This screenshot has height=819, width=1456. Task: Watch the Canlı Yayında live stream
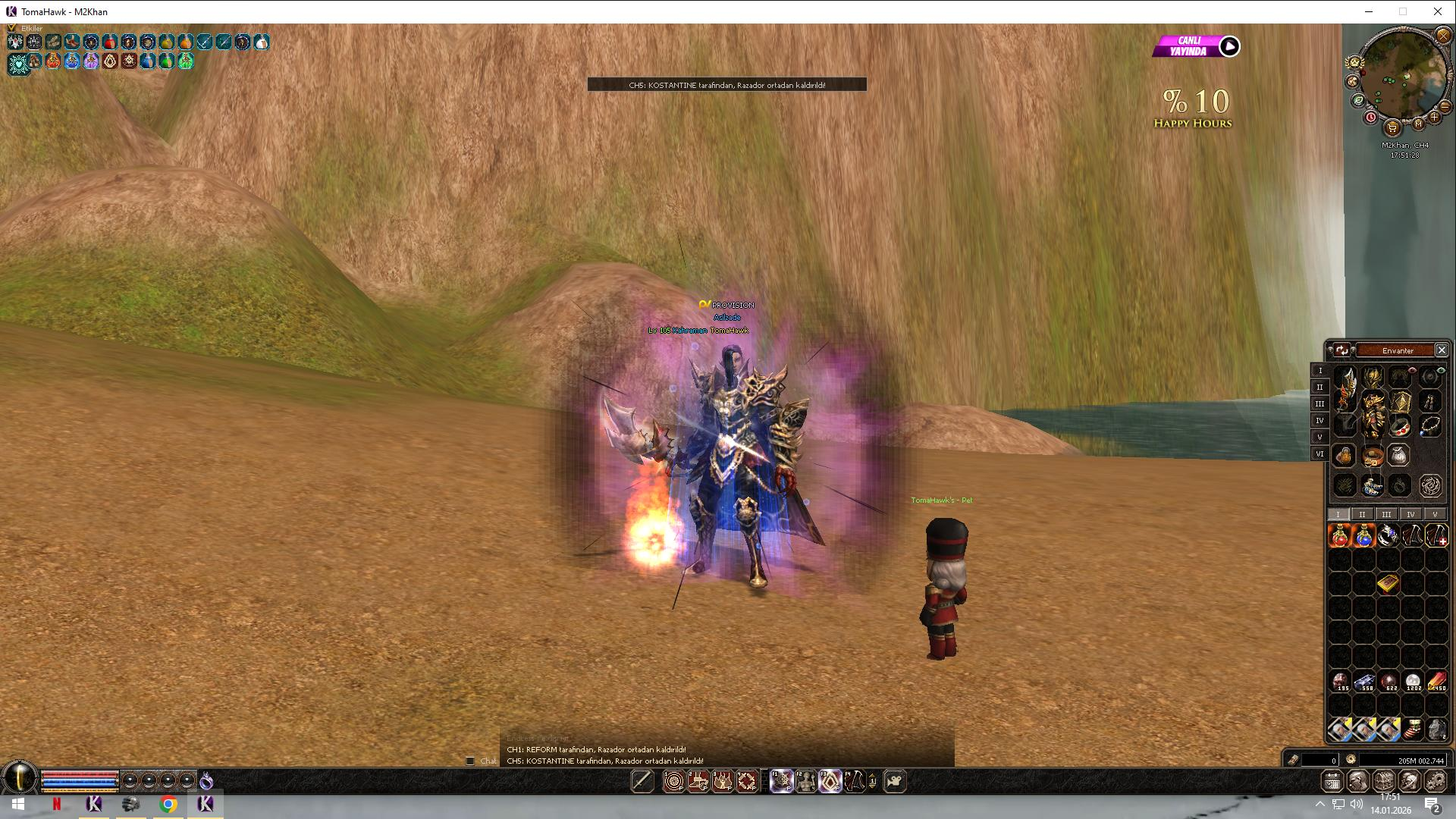pos(1228,47)
